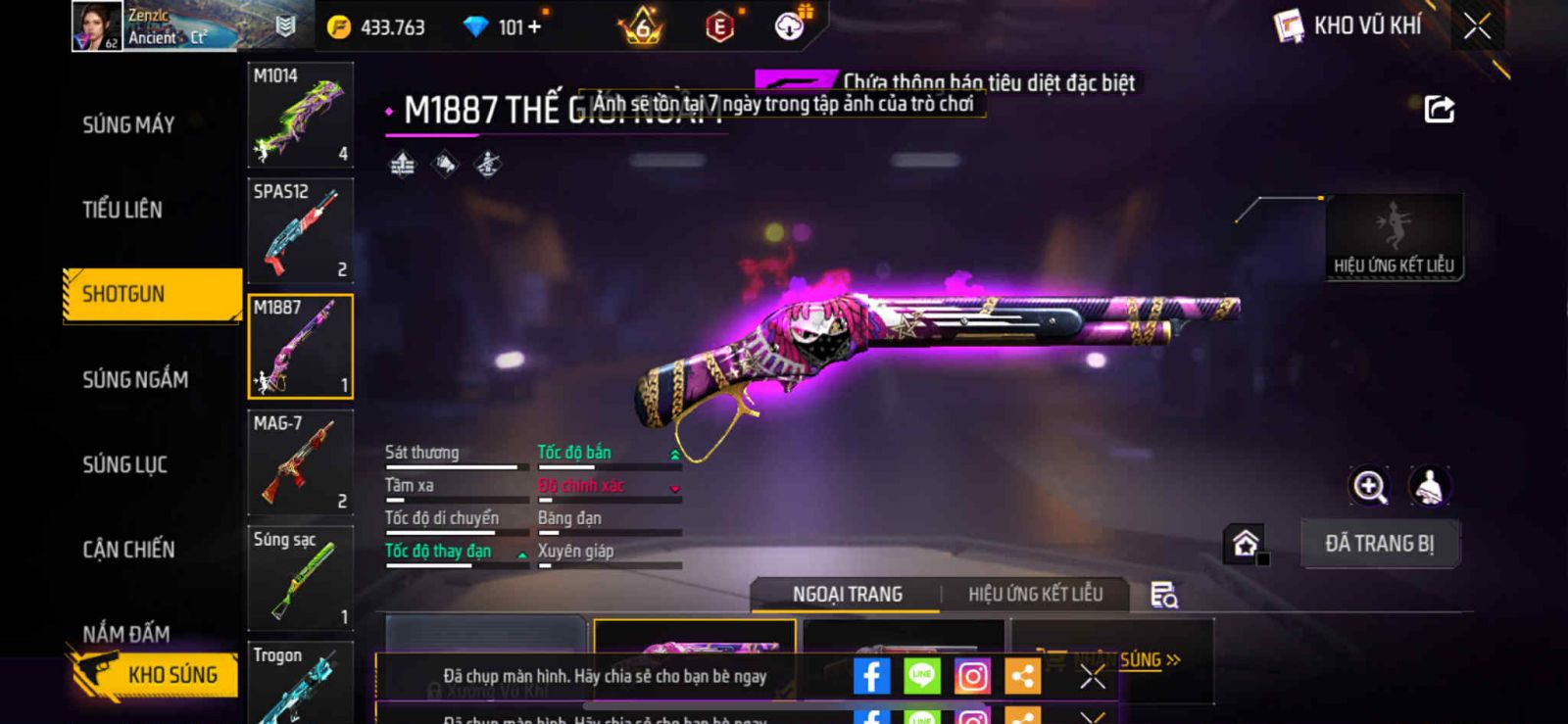Pick the SPAS12 shotgun thumbnail
Viewport: 1568px width, 724px height.
(x=300, y=230)
